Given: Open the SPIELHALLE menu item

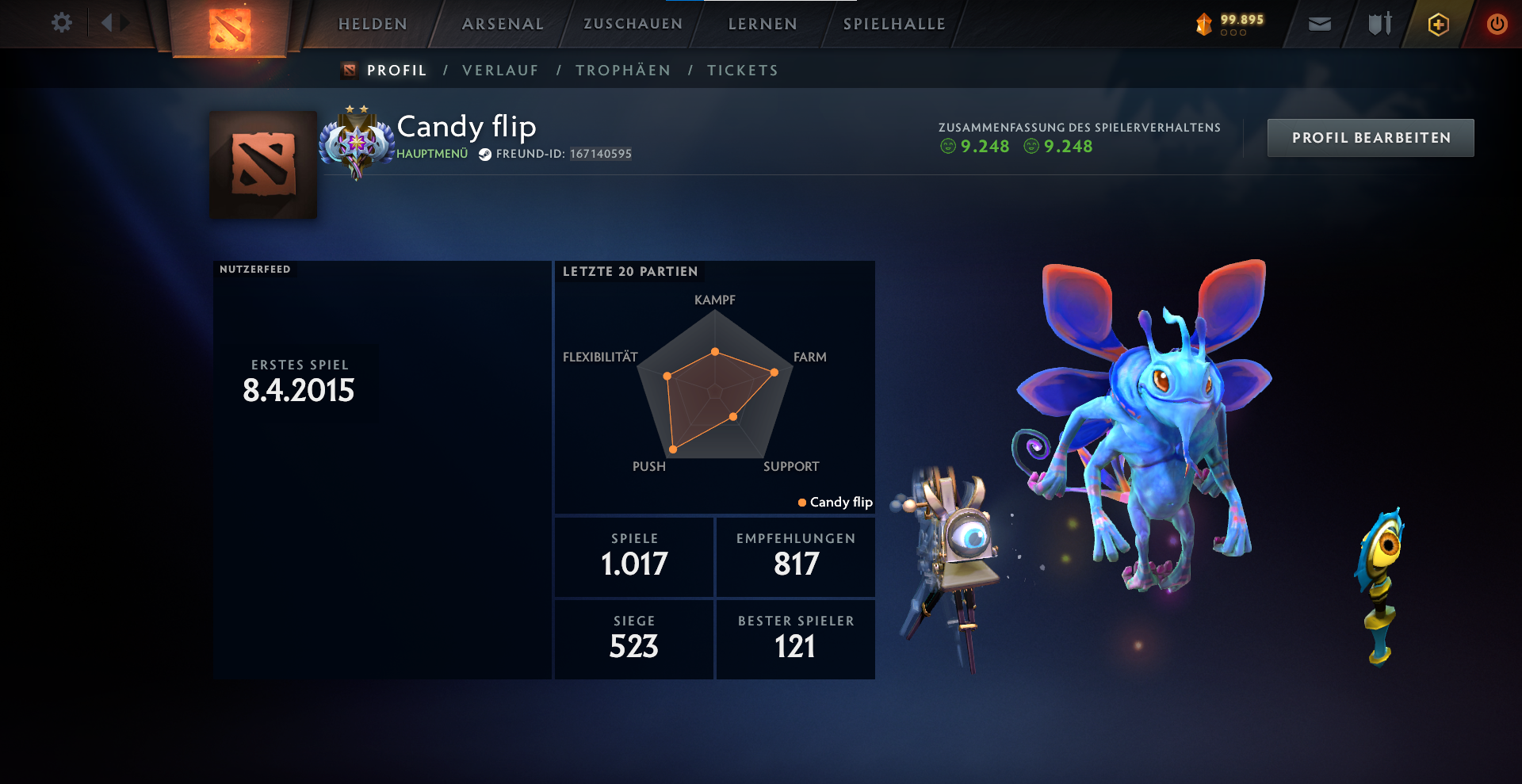Looking at the screenshot, I should 894,24.
